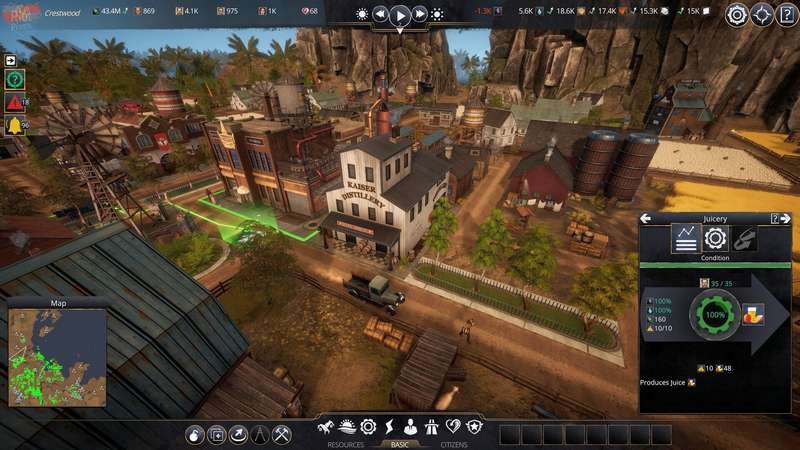Activate the pickaxe and hammer tool
Screen dimensions: 800x450
(282, 434)
